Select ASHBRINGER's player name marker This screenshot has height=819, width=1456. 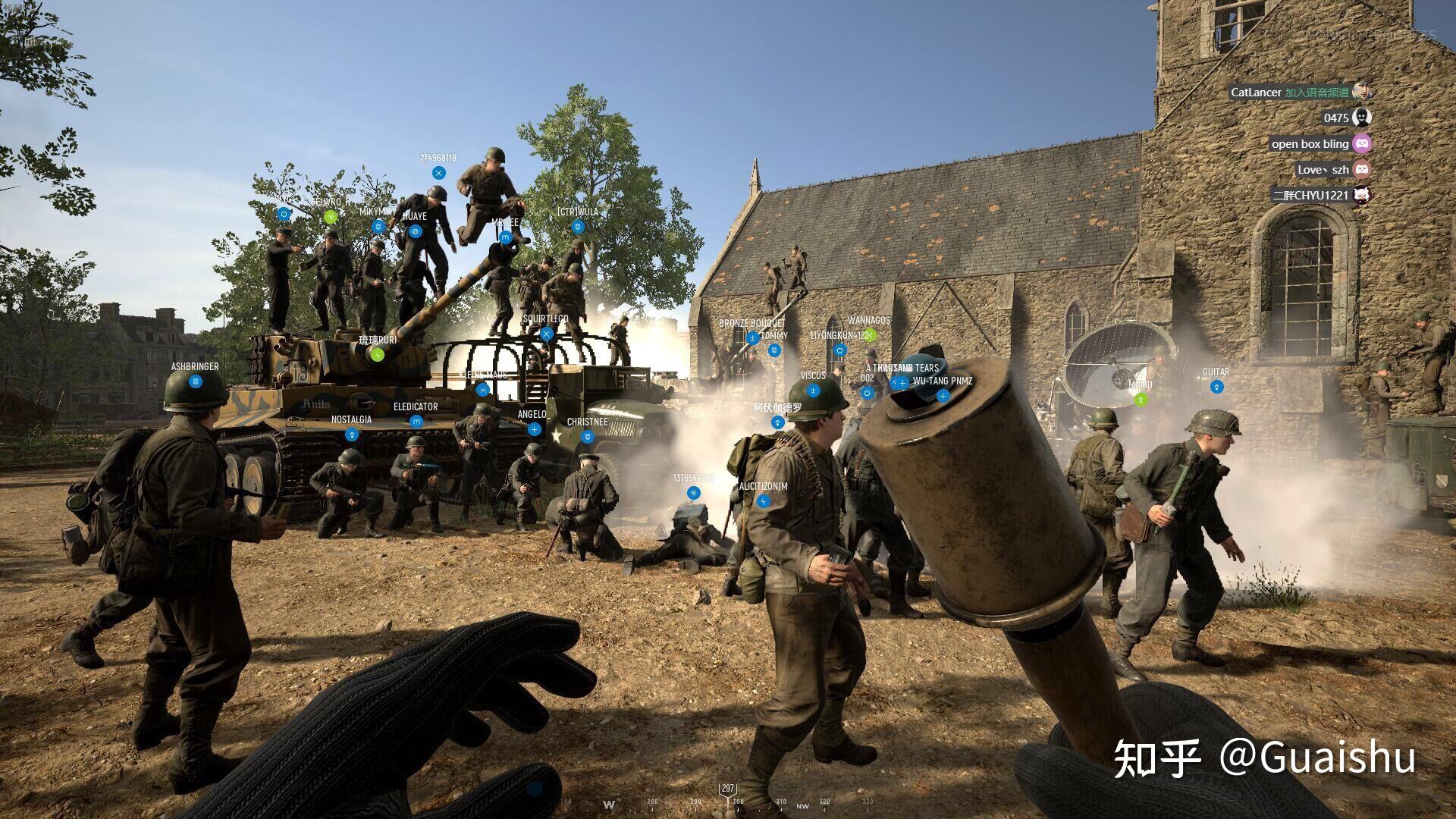tap(196, 381)
